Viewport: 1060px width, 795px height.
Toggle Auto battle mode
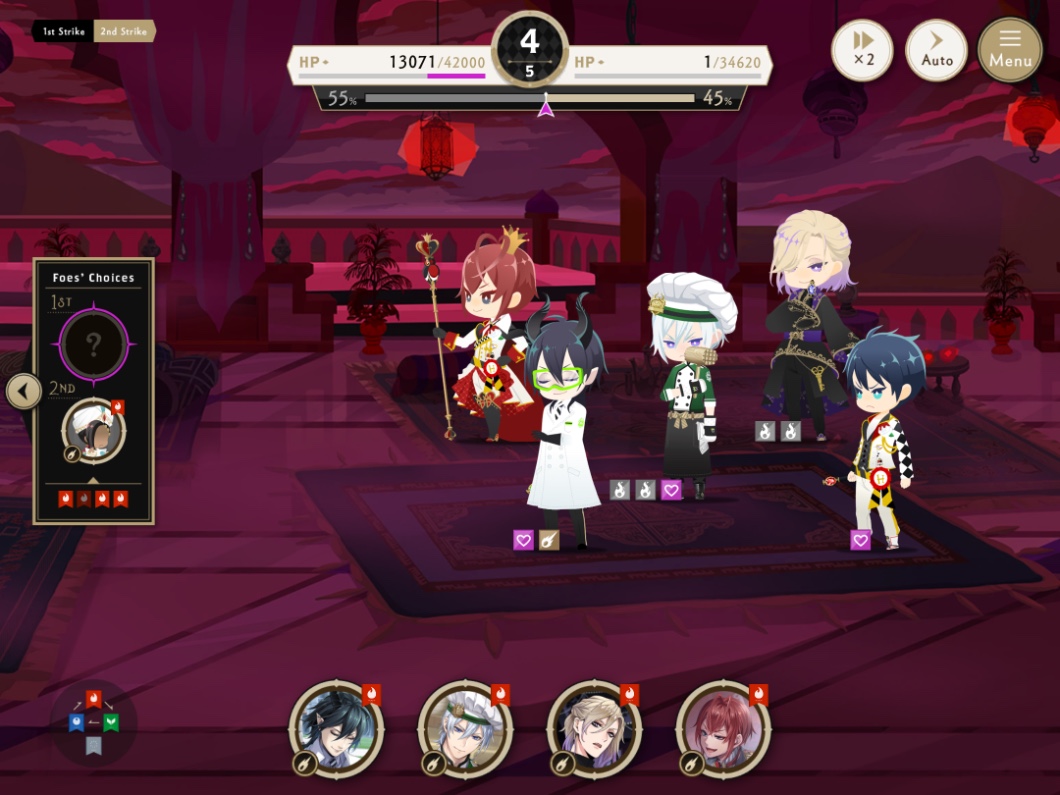click(937, 50)
